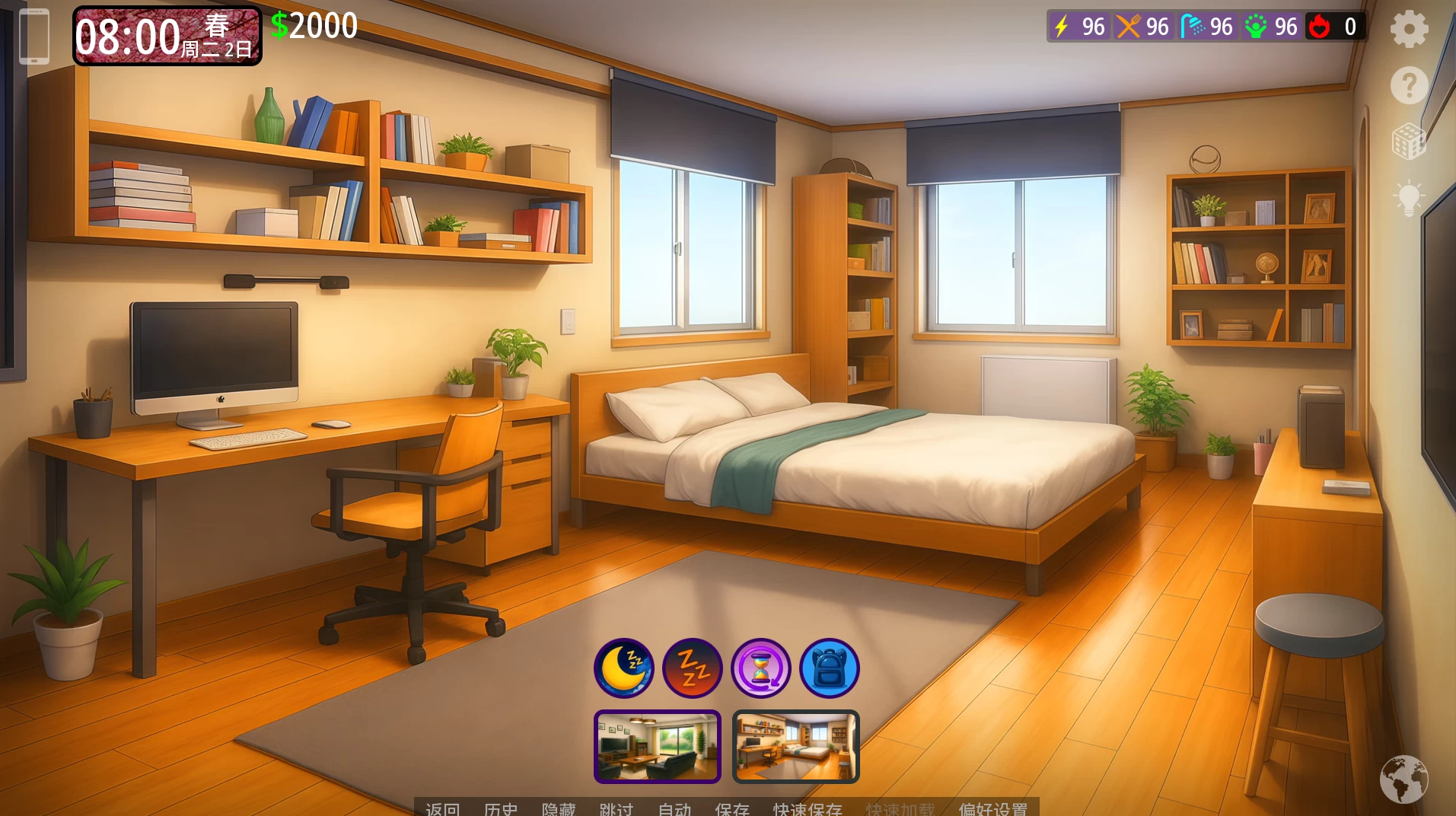Select the dice icon

coord(1409,142)
